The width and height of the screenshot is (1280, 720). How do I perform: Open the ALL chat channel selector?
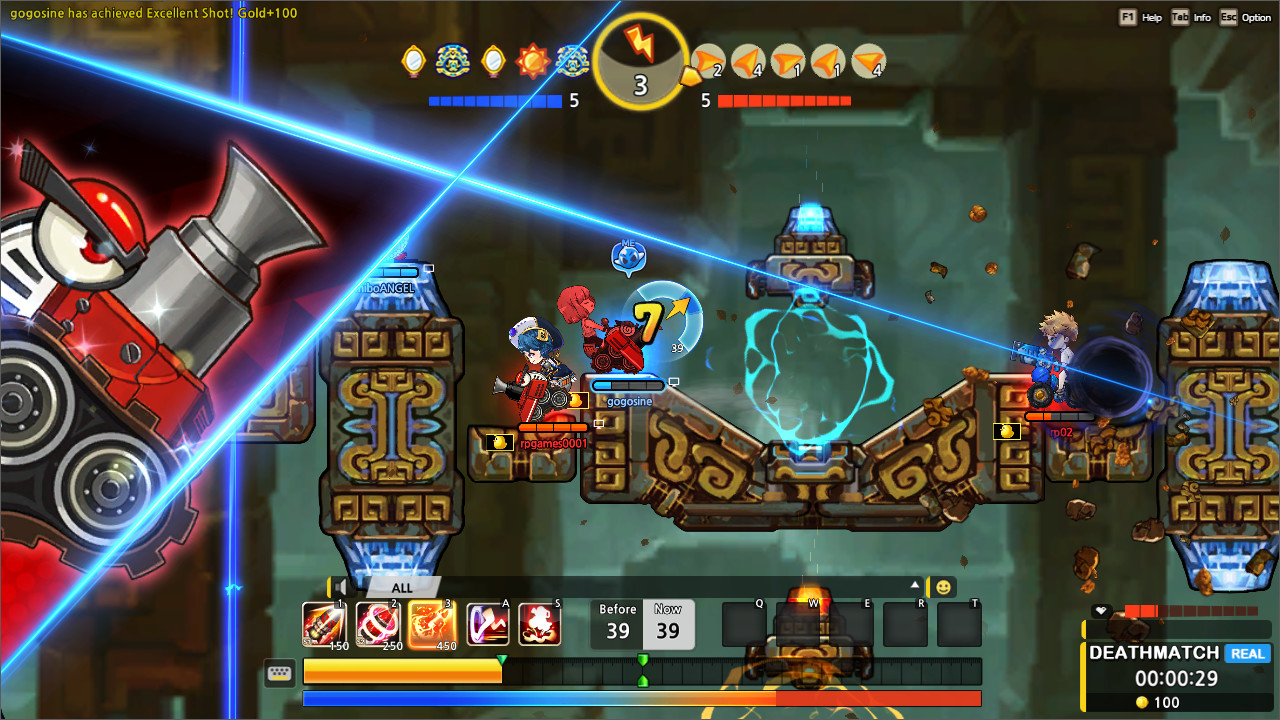(400, 588)
